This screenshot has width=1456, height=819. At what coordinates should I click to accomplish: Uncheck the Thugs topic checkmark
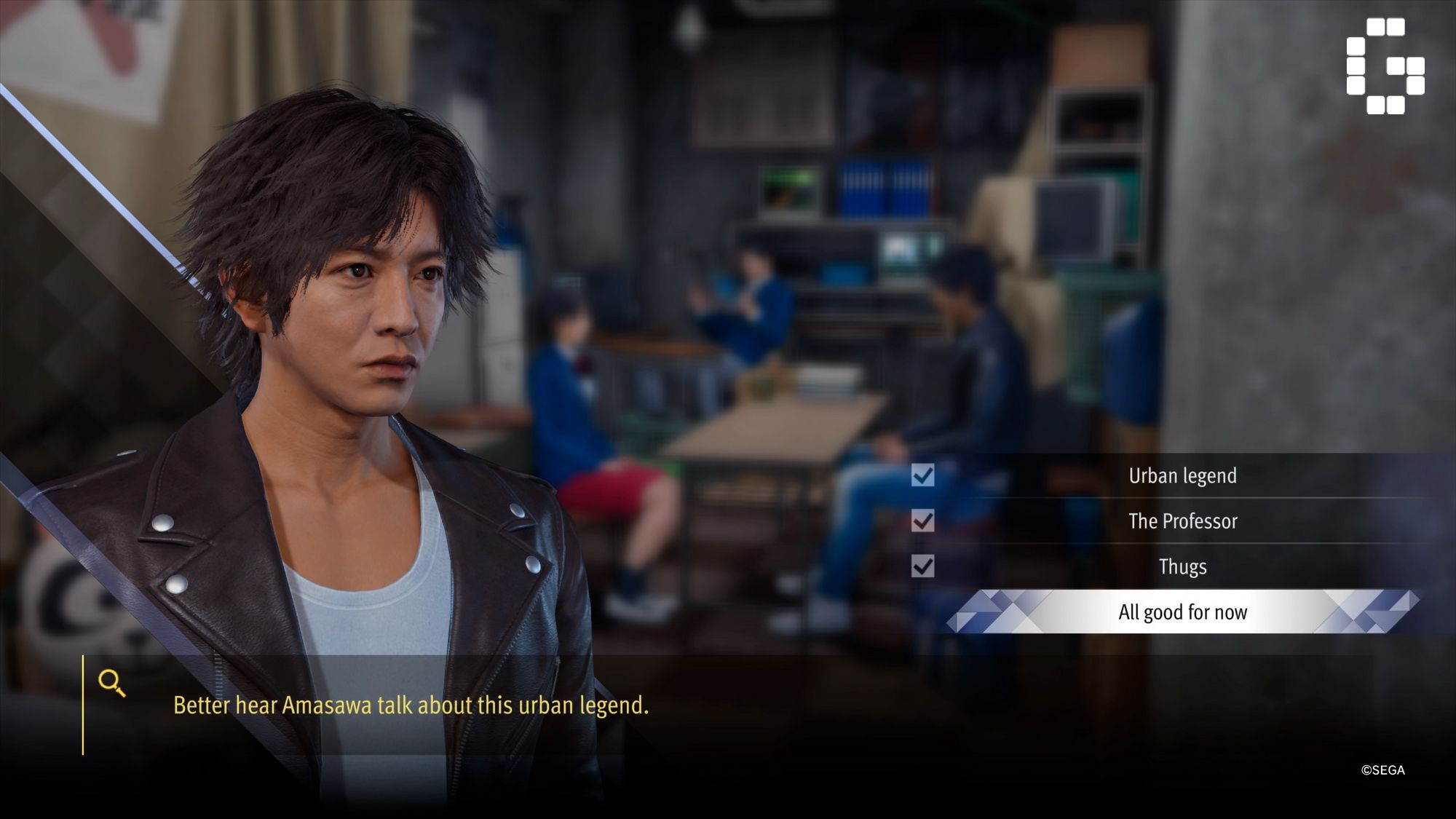[x=923, y=566]
